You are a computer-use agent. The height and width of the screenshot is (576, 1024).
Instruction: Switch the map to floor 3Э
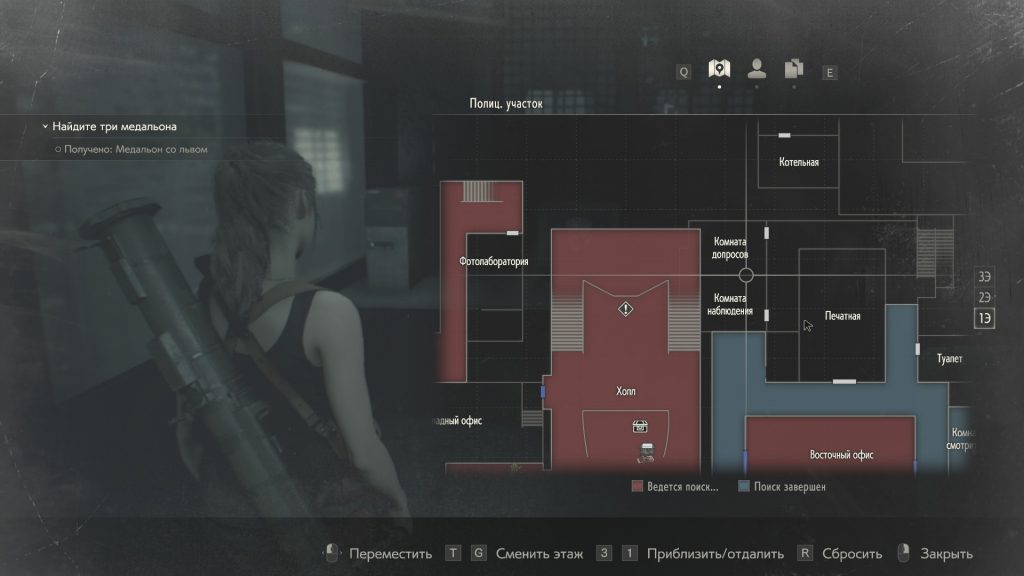click(985, 277)
